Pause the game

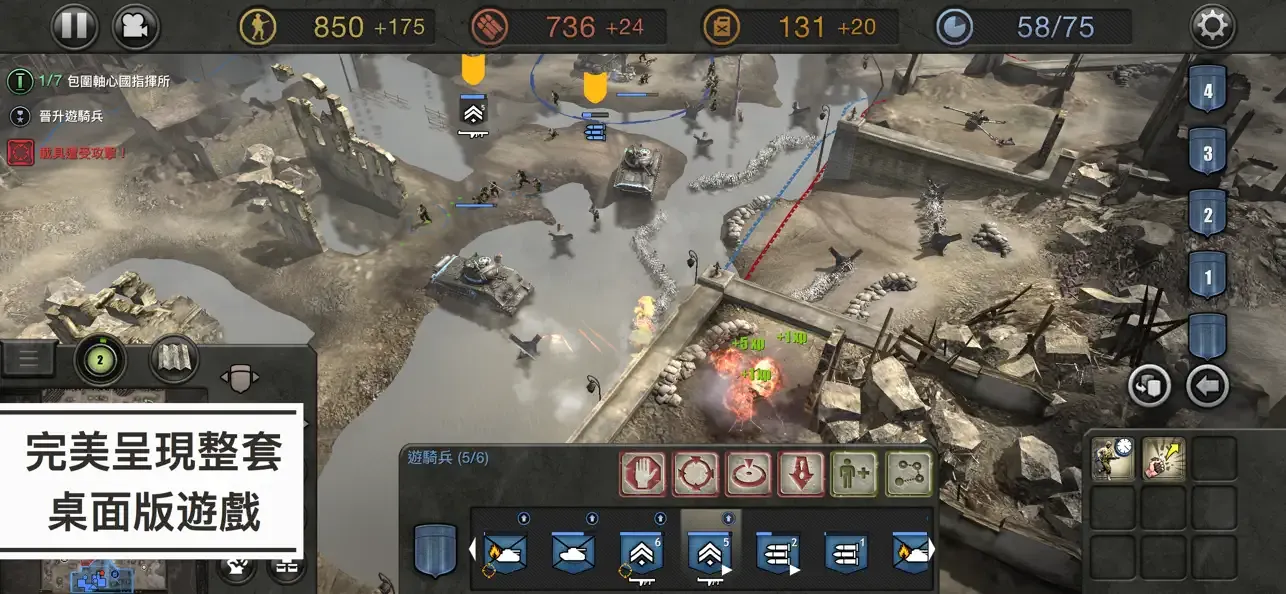click(75, 26)
